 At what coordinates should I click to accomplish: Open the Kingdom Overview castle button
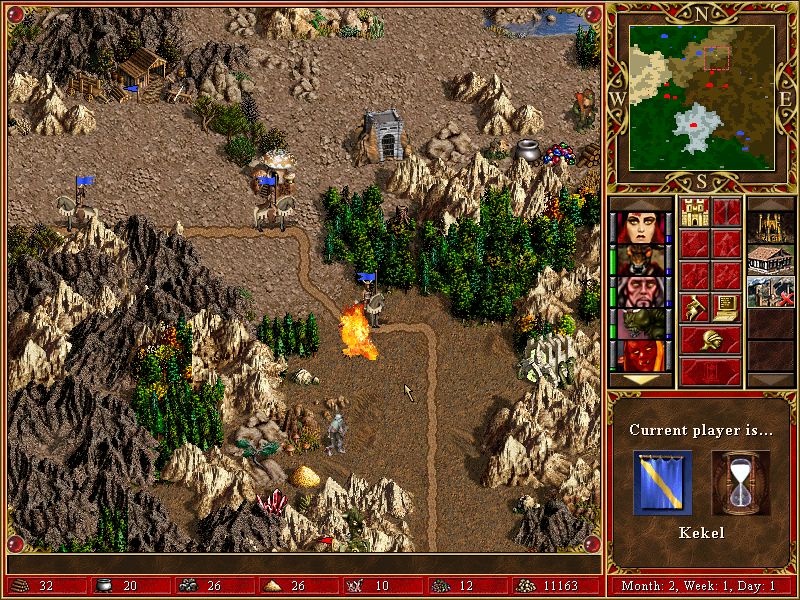click(695, 212)
